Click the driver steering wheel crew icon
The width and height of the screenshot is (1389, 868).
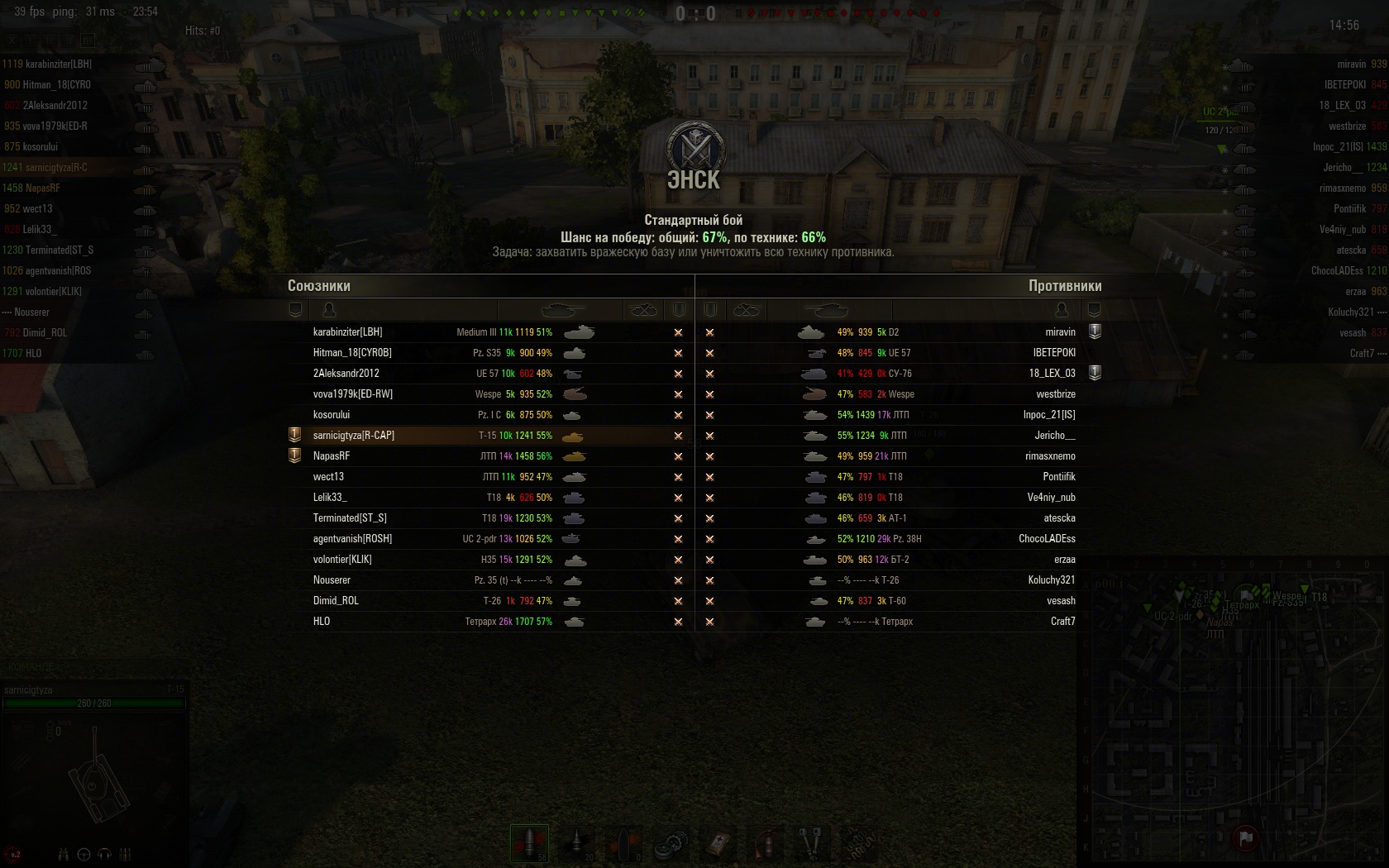[84, 854]
